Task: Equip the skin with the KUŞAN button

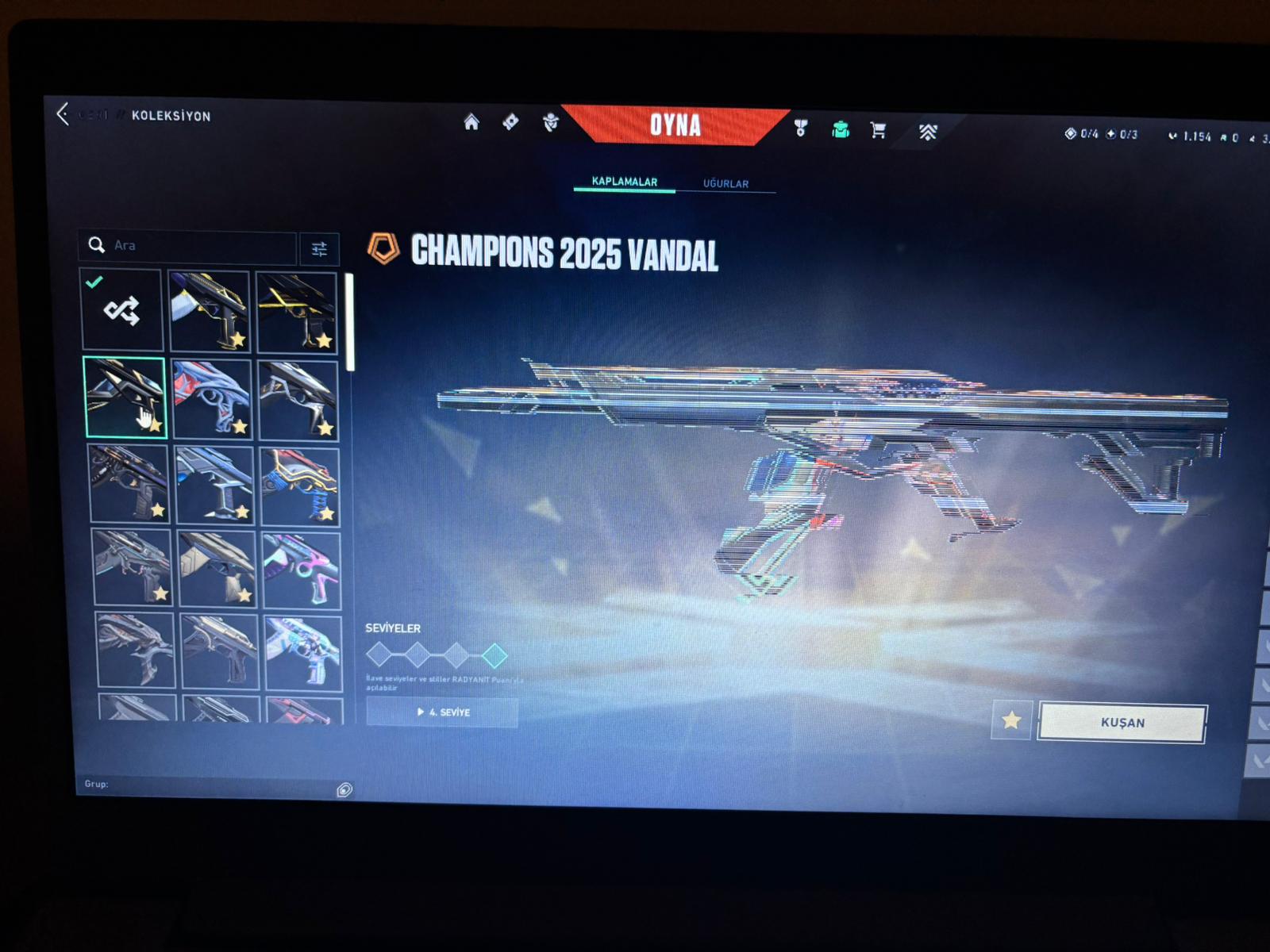Action: (1122, 723)
